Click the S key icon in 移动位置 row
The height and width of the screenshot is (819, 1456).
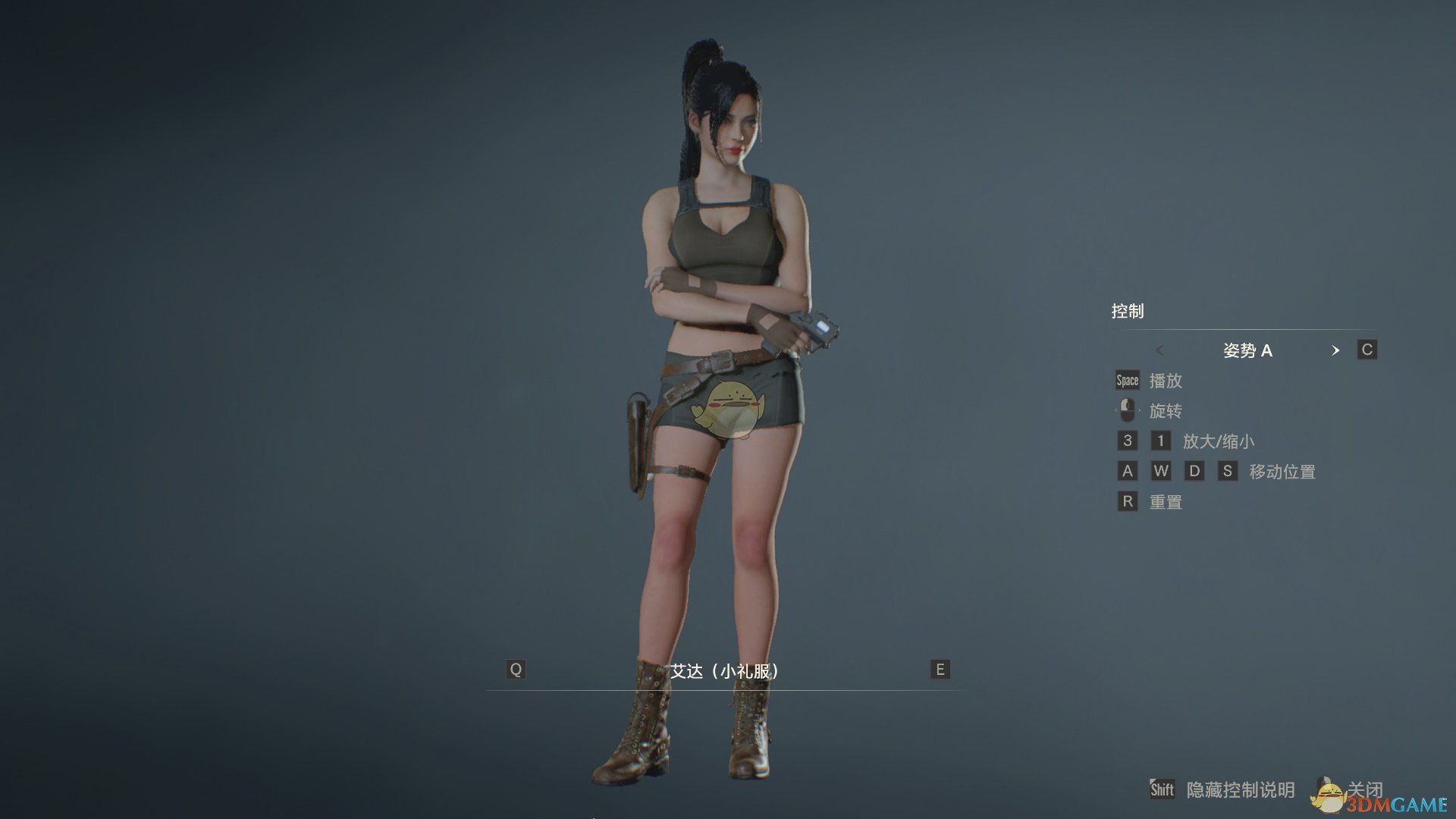pyautogui.click(x=1228, y=471)
